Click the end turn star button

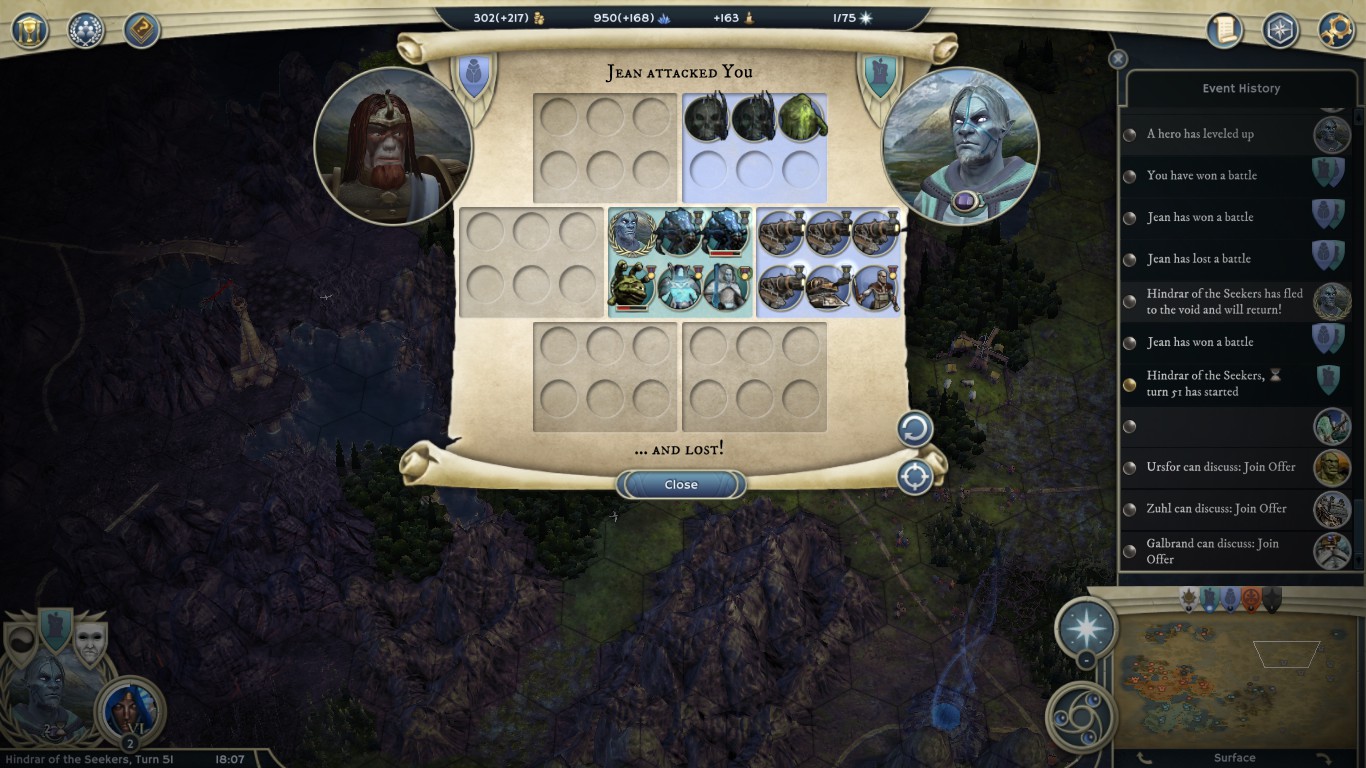[x=1087, y=629]
